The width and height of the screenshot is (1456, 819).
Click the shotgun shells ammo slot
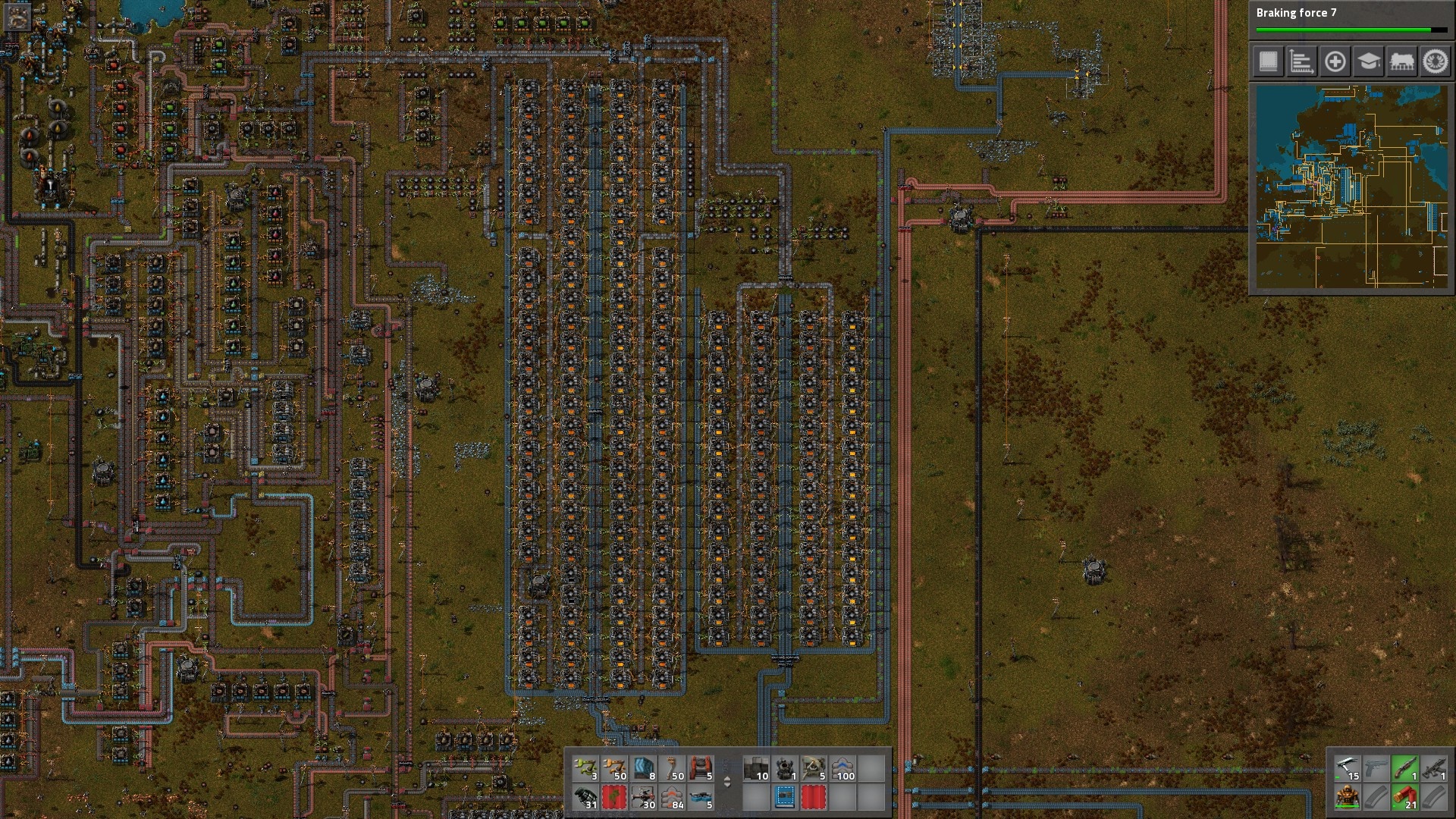[x=1404, y=797]
